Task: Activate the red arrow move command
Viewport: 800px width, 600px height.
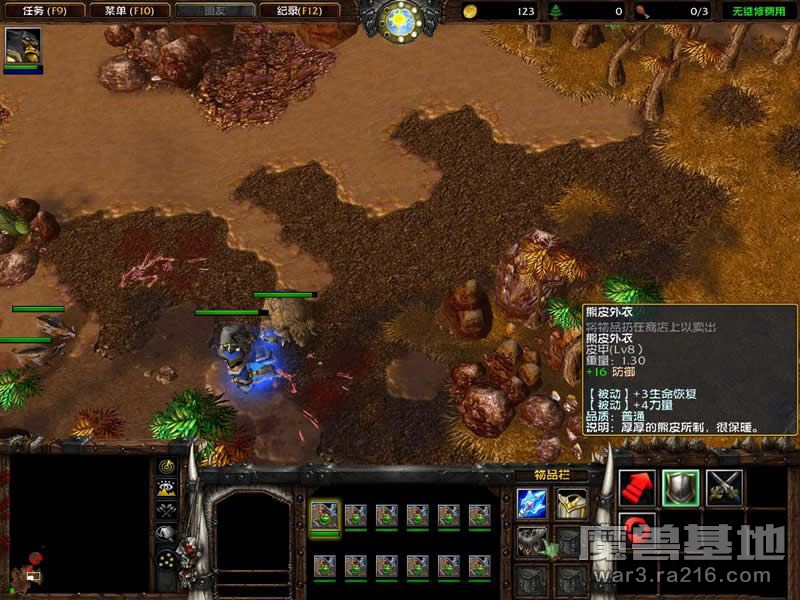Action: (x=637, y=487)
